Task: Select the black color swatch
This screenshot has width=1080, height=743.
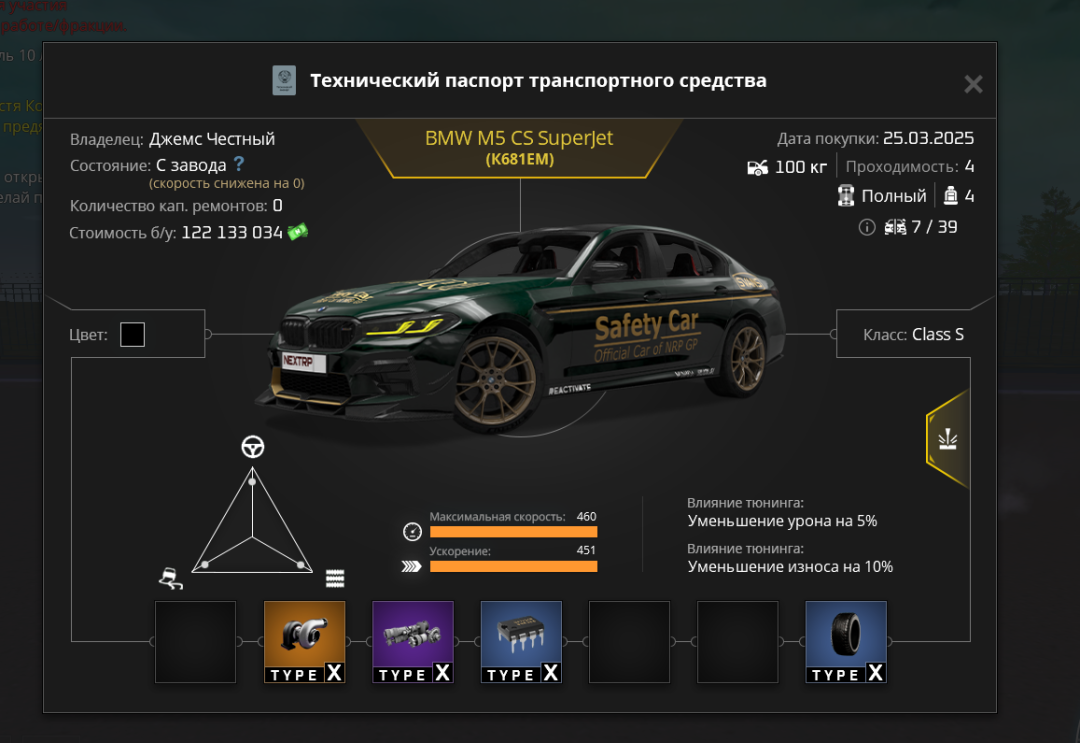Action: tap(132, 335)
